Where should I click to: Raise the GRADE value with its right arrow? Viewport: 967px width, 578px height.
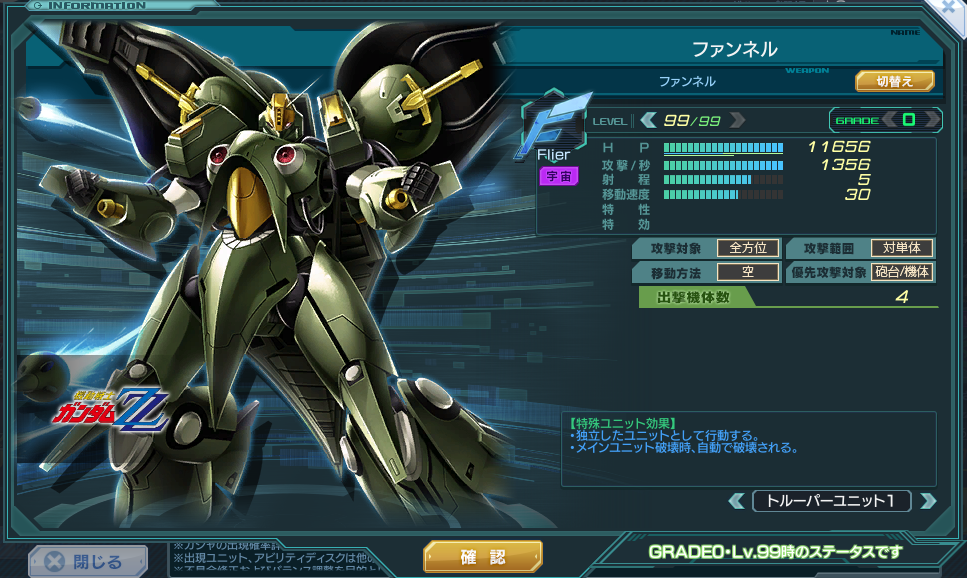(931, 120)
